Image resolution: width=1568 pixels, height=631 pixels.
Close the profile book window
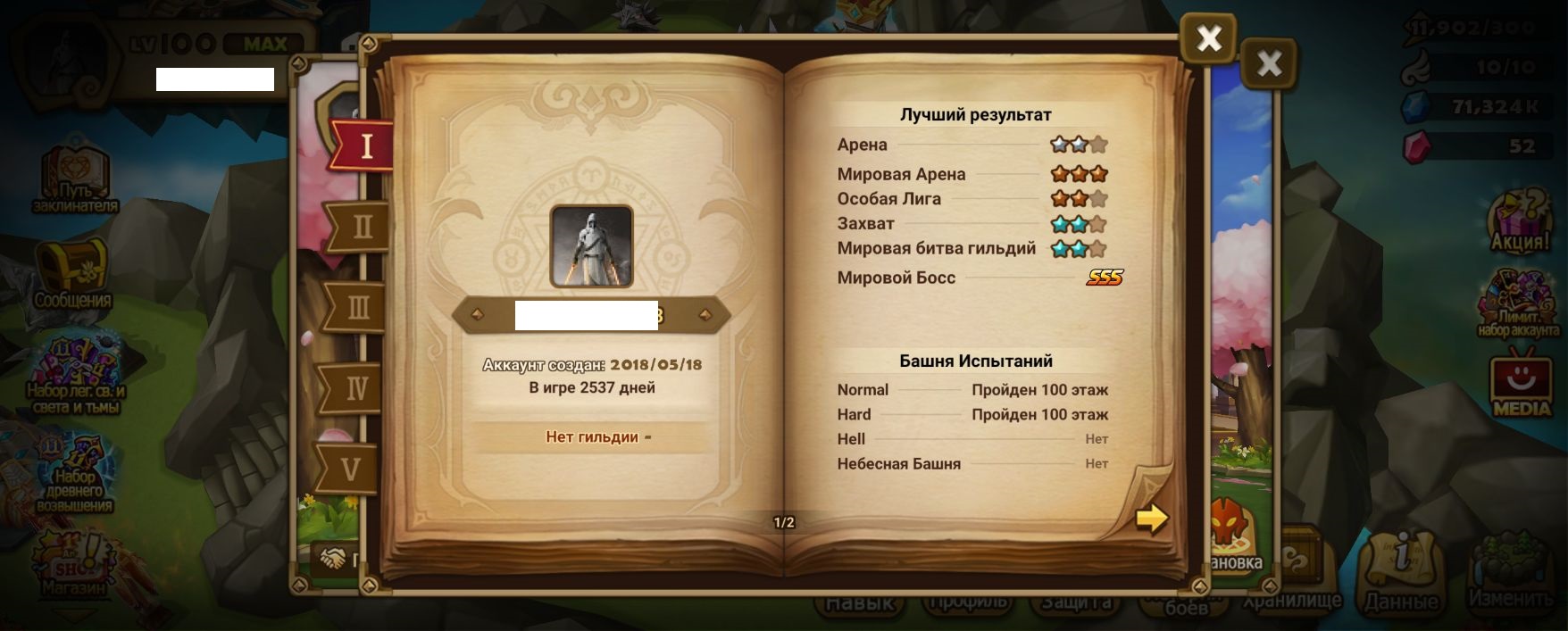tap(1208, 38)
